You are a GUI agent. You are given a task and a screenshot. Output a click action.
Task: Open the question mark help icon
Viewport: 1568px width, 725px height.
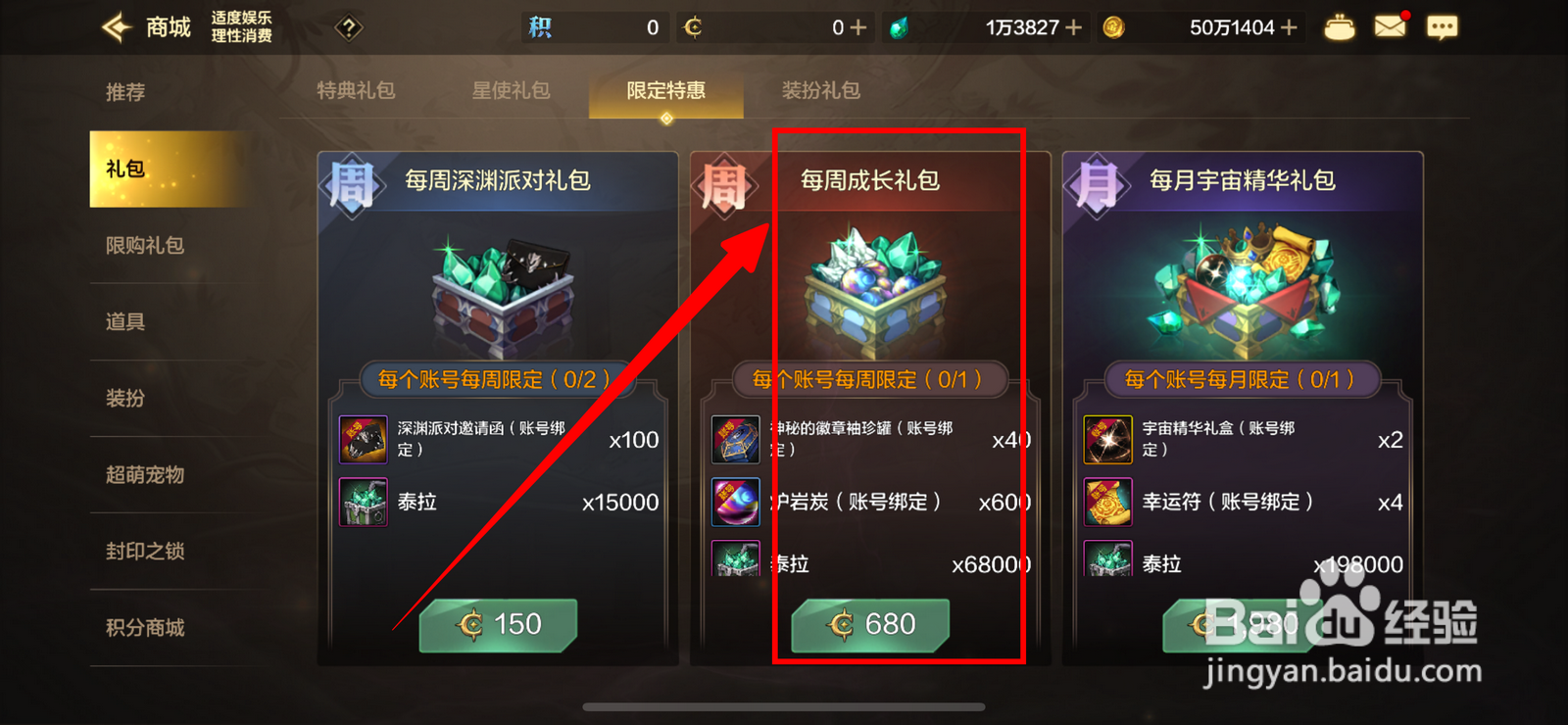pos(348,27)
